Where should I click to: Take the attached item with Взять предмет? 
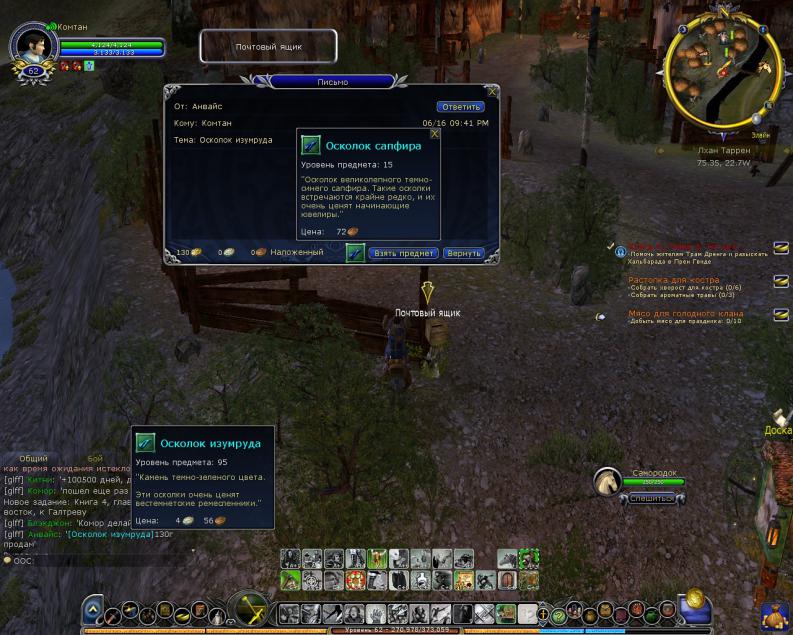pyautogui.click(x=404, y=253)
